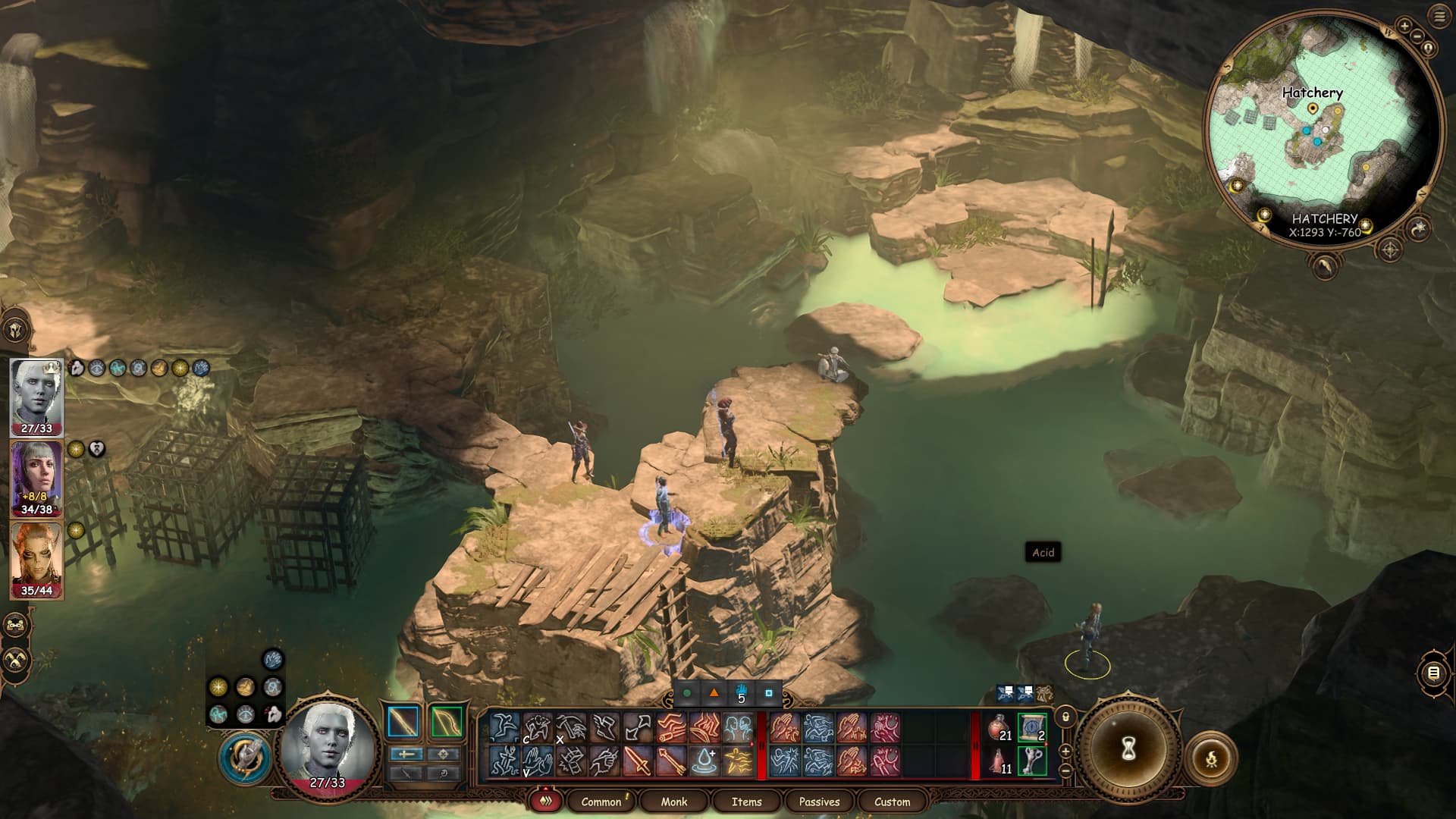Viewport: 1456px width, 819px height.
Task: Select the Items hotbar tab
Action: [x=746, y=802]
